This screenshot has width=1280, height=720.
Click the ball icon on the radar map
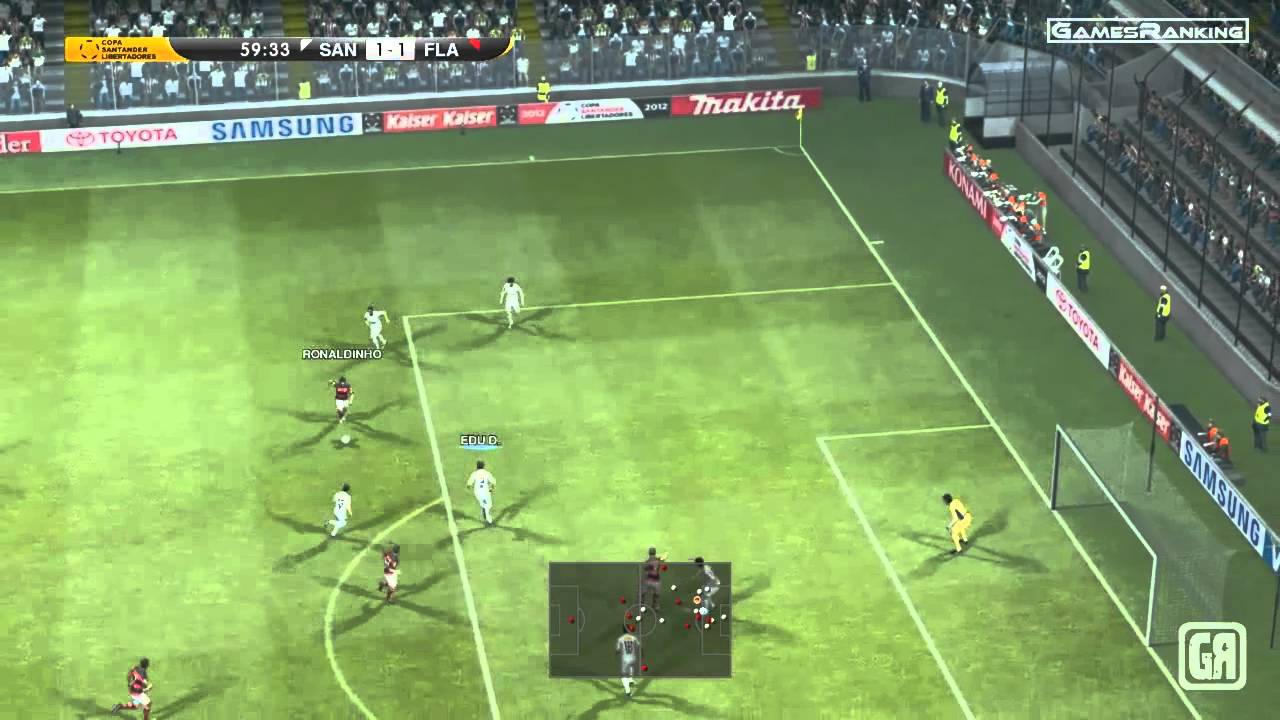click(x=697, y=600)
